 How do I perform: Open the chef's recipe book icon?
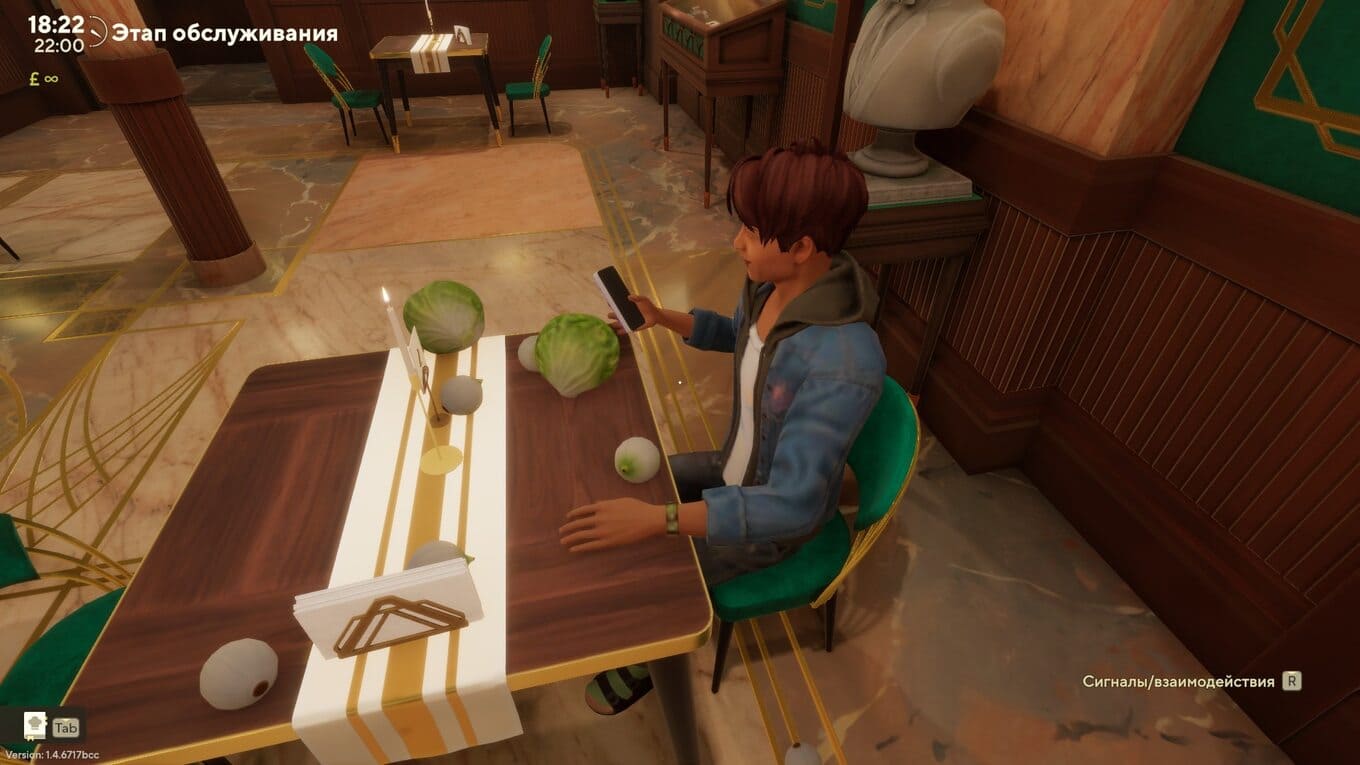pos(35,726)
